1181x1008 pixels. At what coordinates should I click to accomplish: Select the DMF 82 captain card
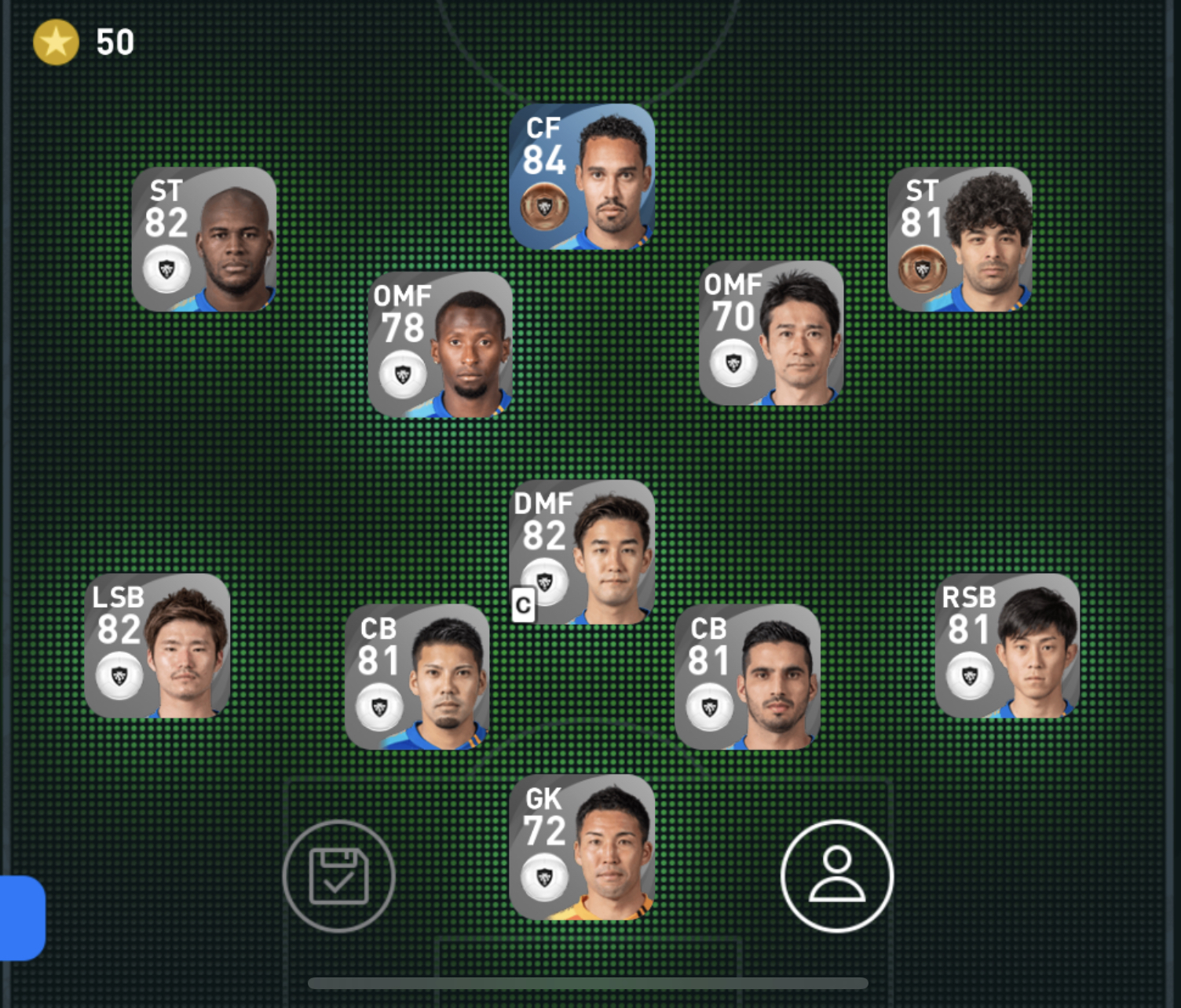click(582, 553)
